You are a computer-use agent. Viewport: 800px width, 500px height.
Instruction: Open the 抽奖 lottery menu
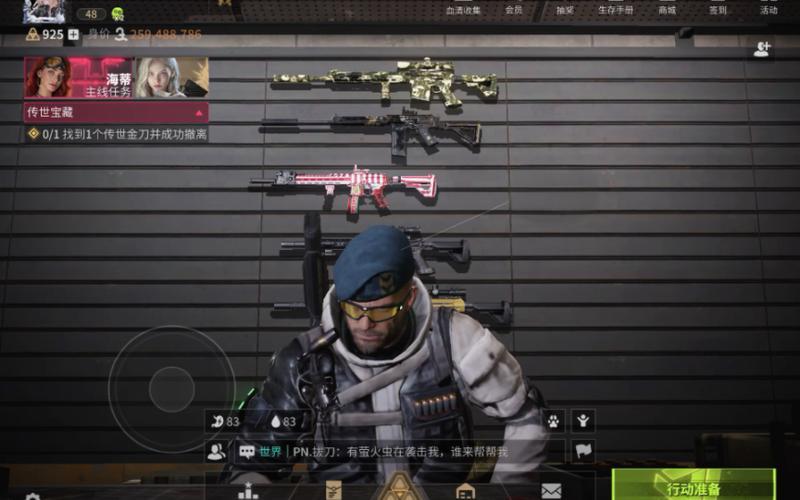coord(565,10)
